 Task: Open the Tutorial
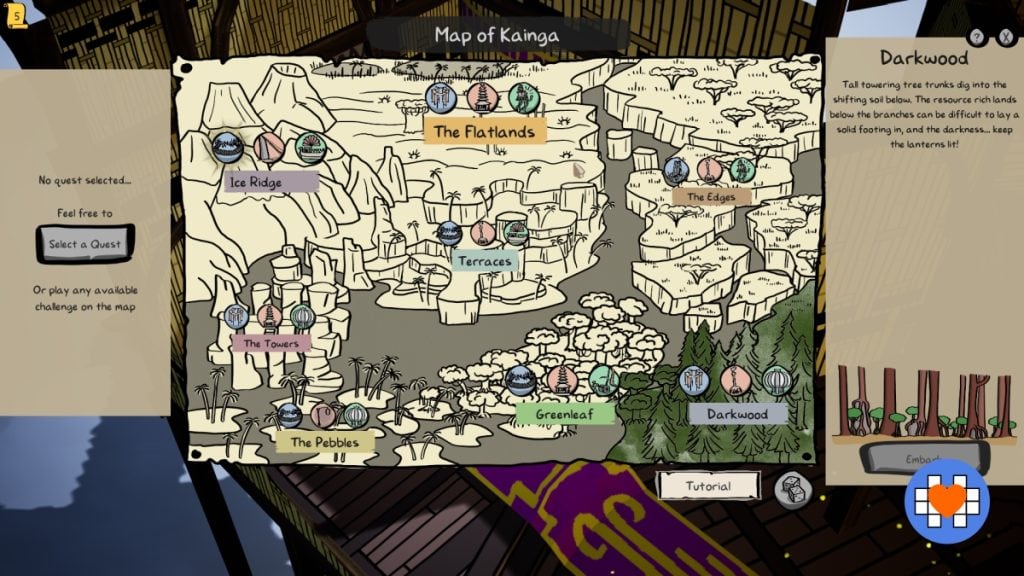coord(708,486)
